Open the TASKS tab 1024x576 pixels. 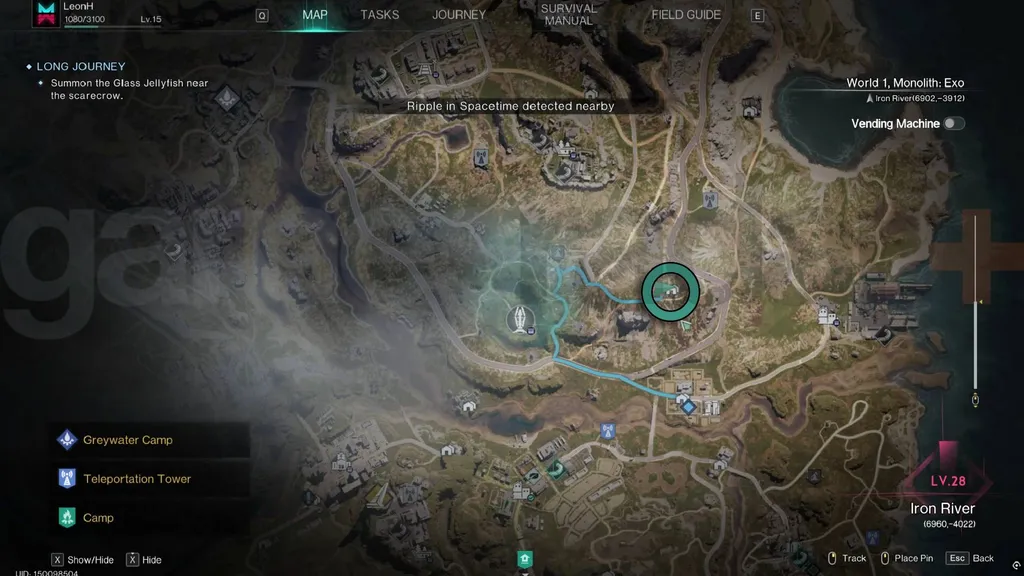(x=380, y=15)
